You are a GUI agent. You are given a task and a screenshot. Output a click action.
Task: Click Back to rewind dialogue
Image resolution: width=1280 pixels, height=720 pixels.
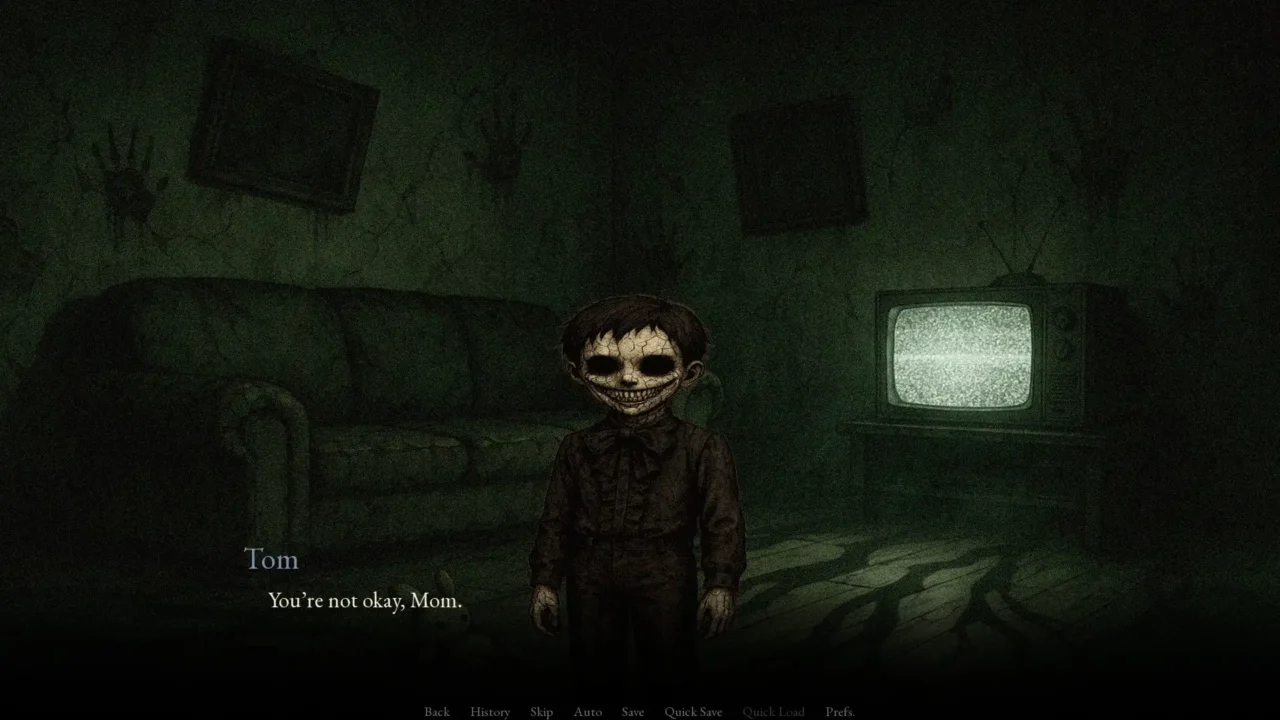pos(437,711)
